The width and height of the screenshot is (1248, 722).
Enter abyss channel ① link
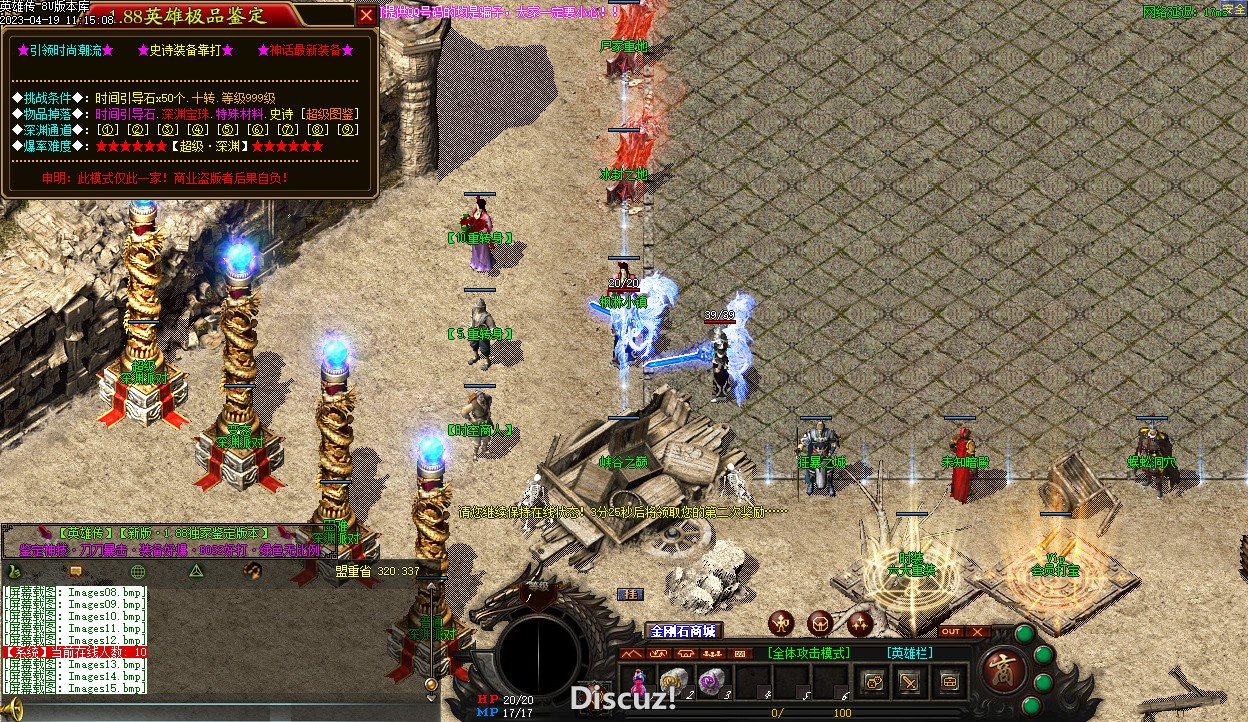pyautogui.click(x=107, y=130)
